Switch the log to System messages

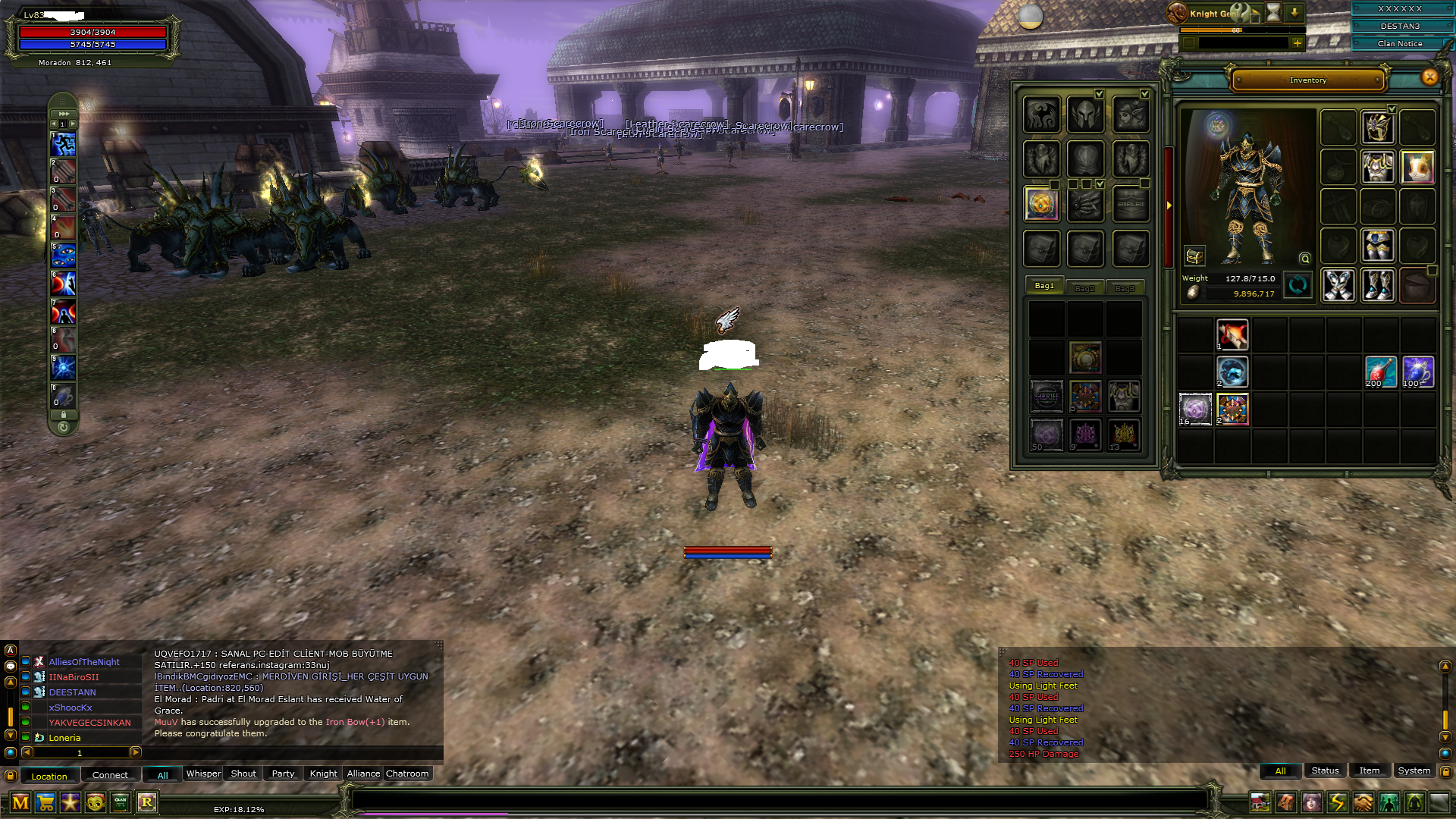pyautogui.click(x=1414, y=770)
